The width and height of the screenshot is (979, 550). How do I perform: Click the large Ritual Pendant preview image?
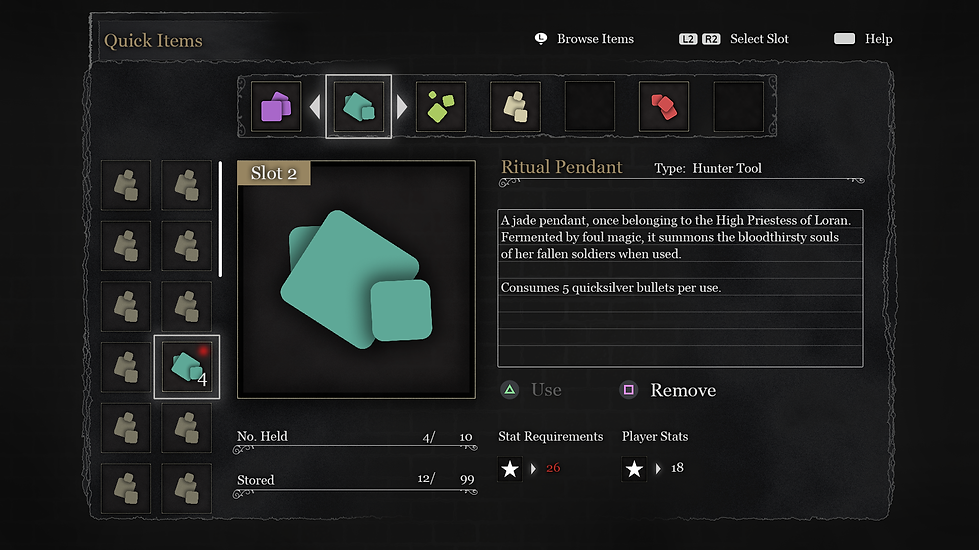356,280
